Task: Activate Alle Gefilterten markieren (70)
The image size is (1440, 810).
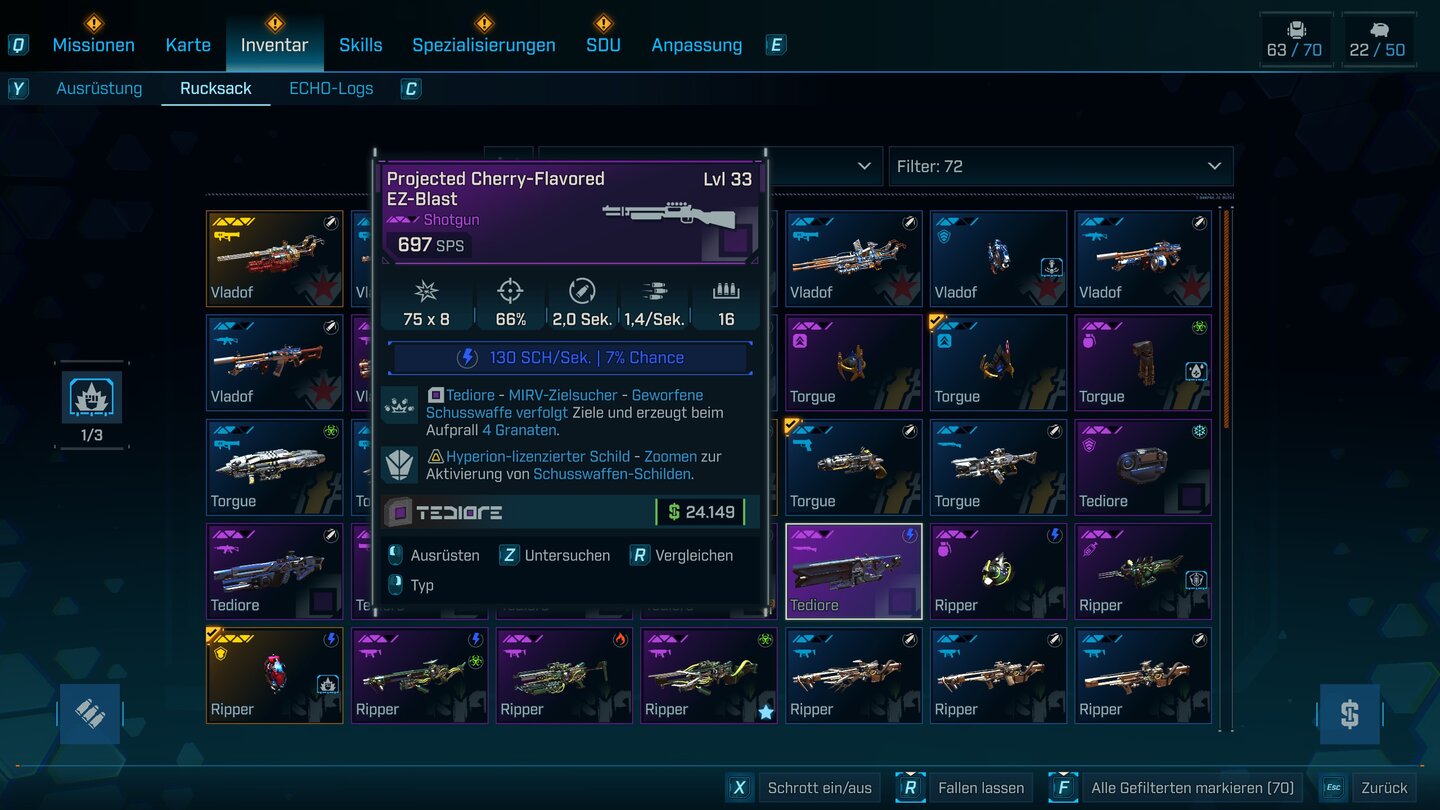Action: pyautogui.click(x=1192, y=788)
